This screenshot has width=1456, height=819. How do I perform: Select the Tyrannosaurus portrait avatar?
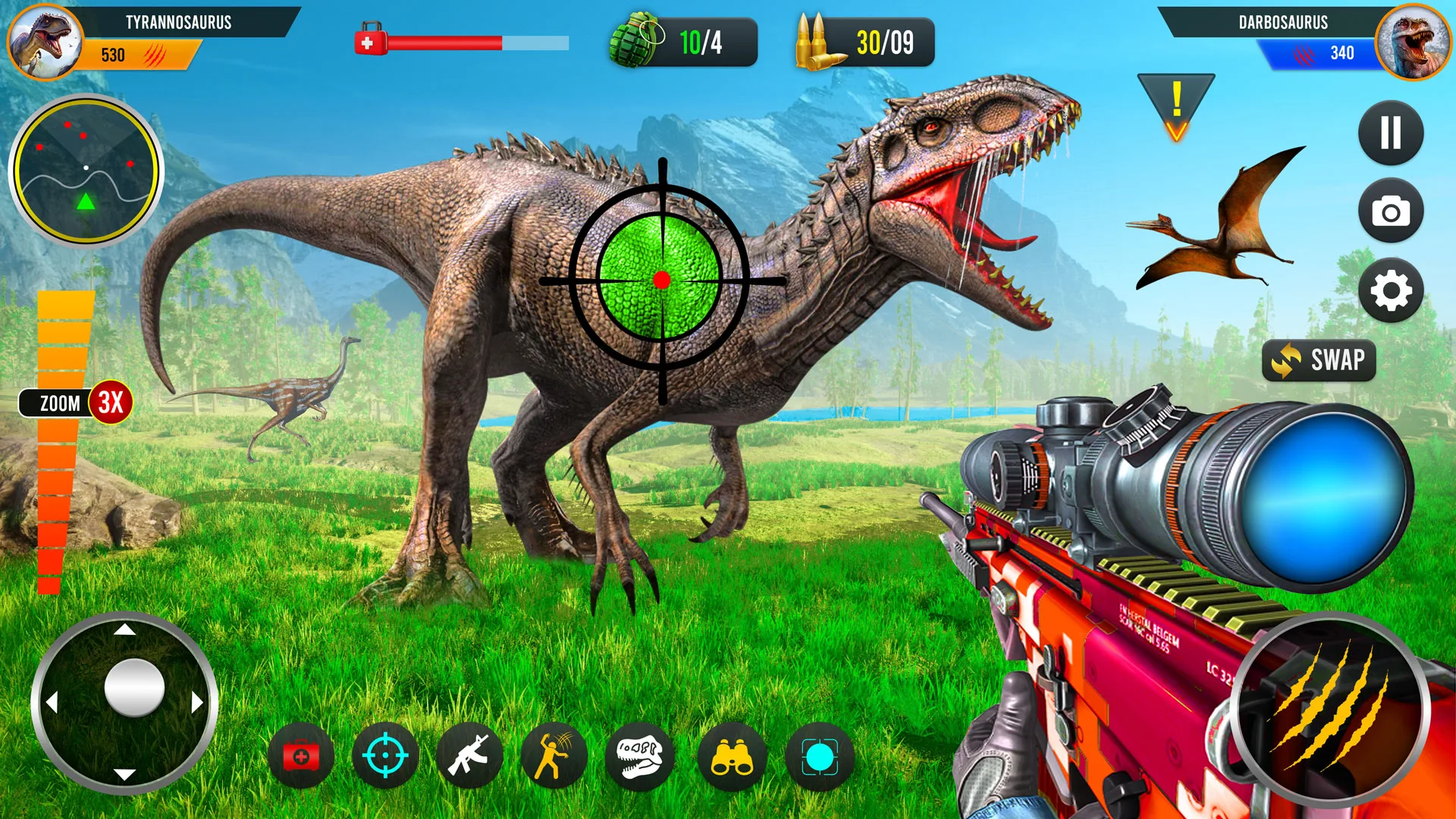point(45,42)
